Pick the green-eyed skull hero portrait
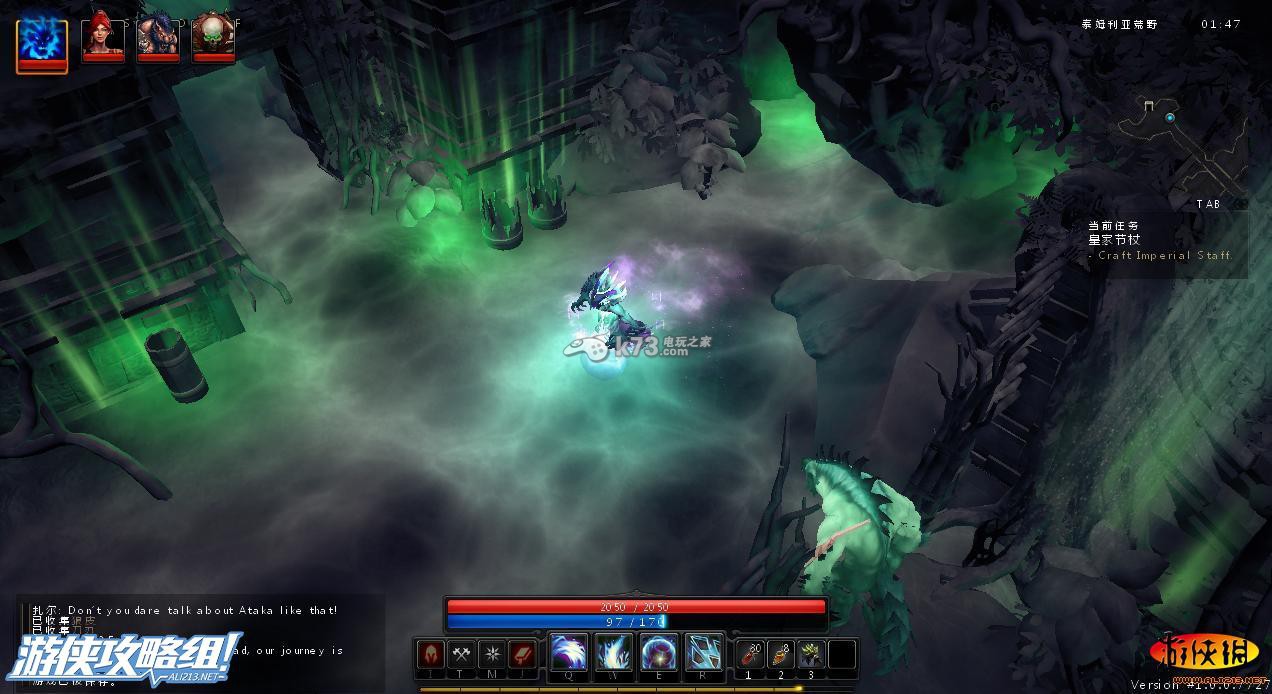 (213, 36)
